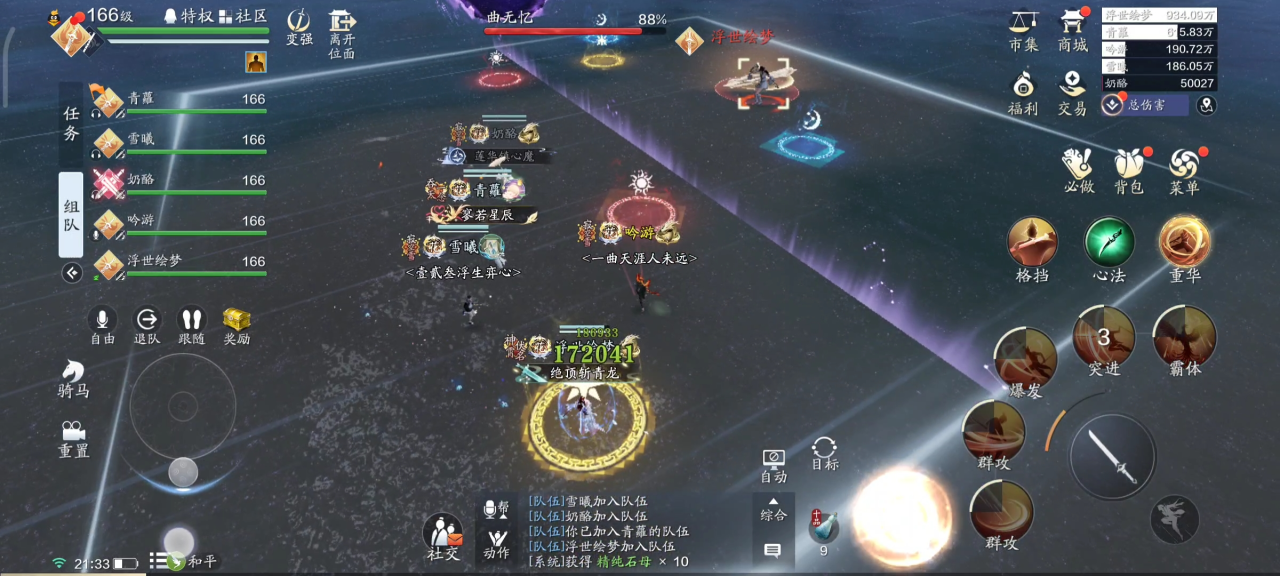Click 退队 to leave the team

pyautogui.click(x=147, y=323)
